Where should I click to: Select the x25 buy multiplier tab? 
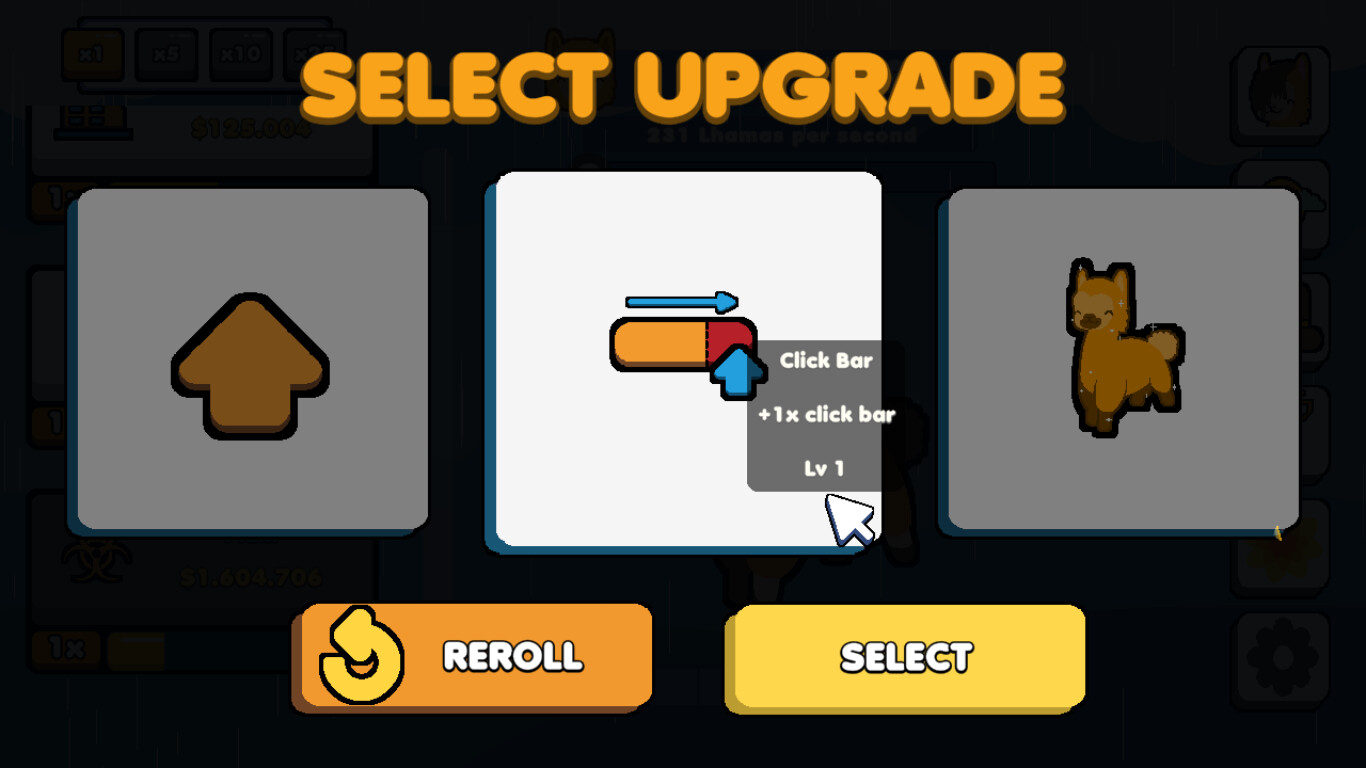pyautogui.click(x=313, y=55)
